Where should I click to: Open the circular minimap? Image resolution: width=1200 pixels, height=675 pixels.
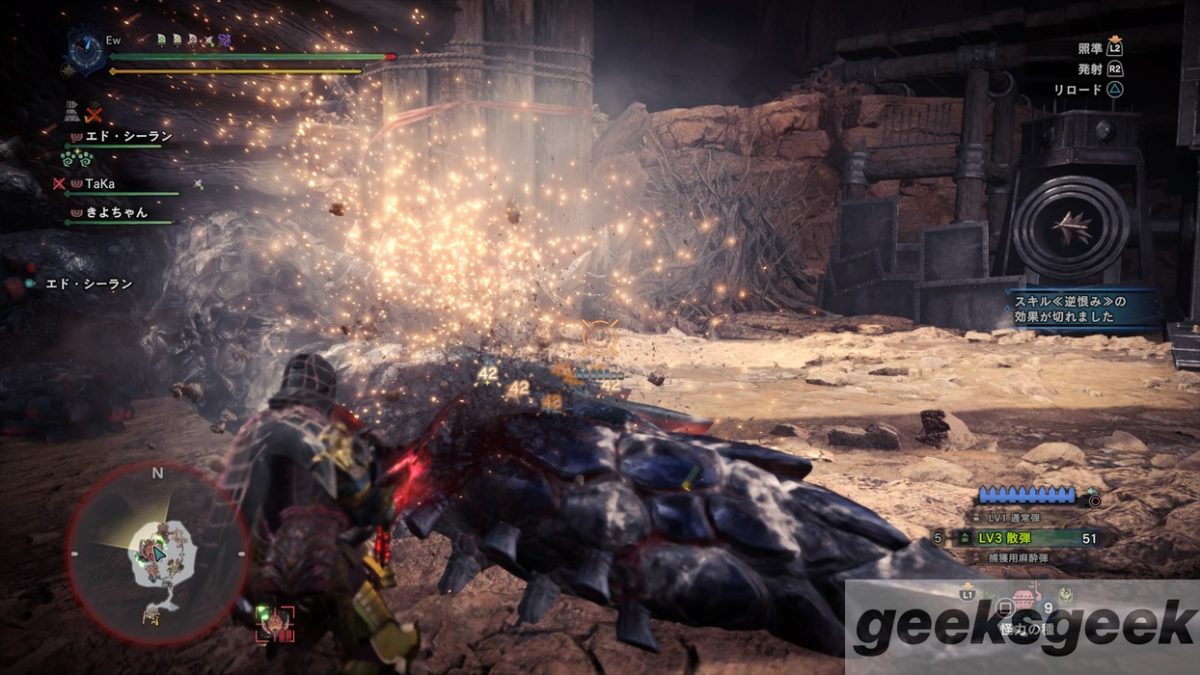(x=157, y=552)
